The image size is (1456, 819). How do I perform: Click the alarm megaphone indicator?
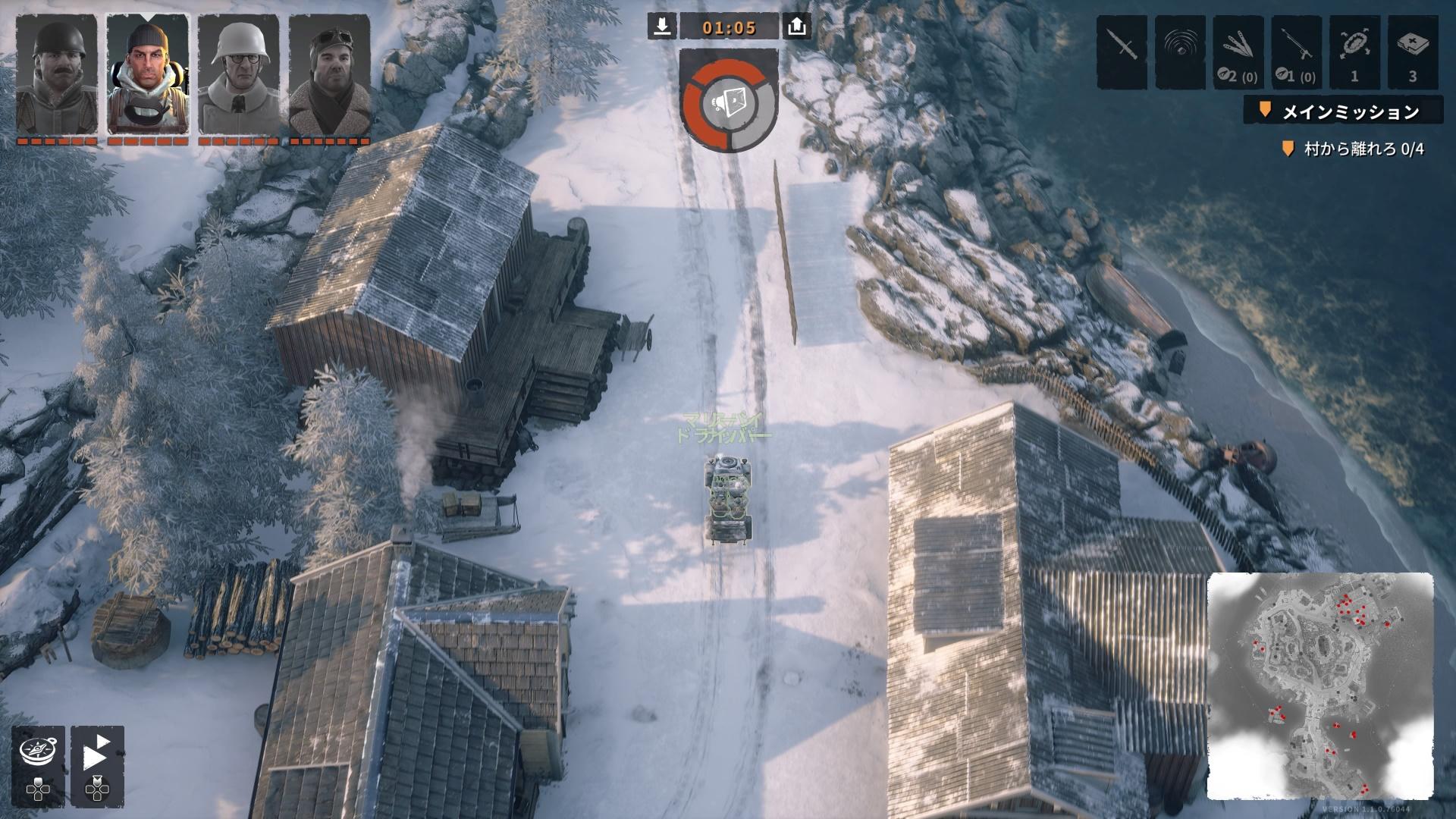pyautogui.click(x=729, y=102)
